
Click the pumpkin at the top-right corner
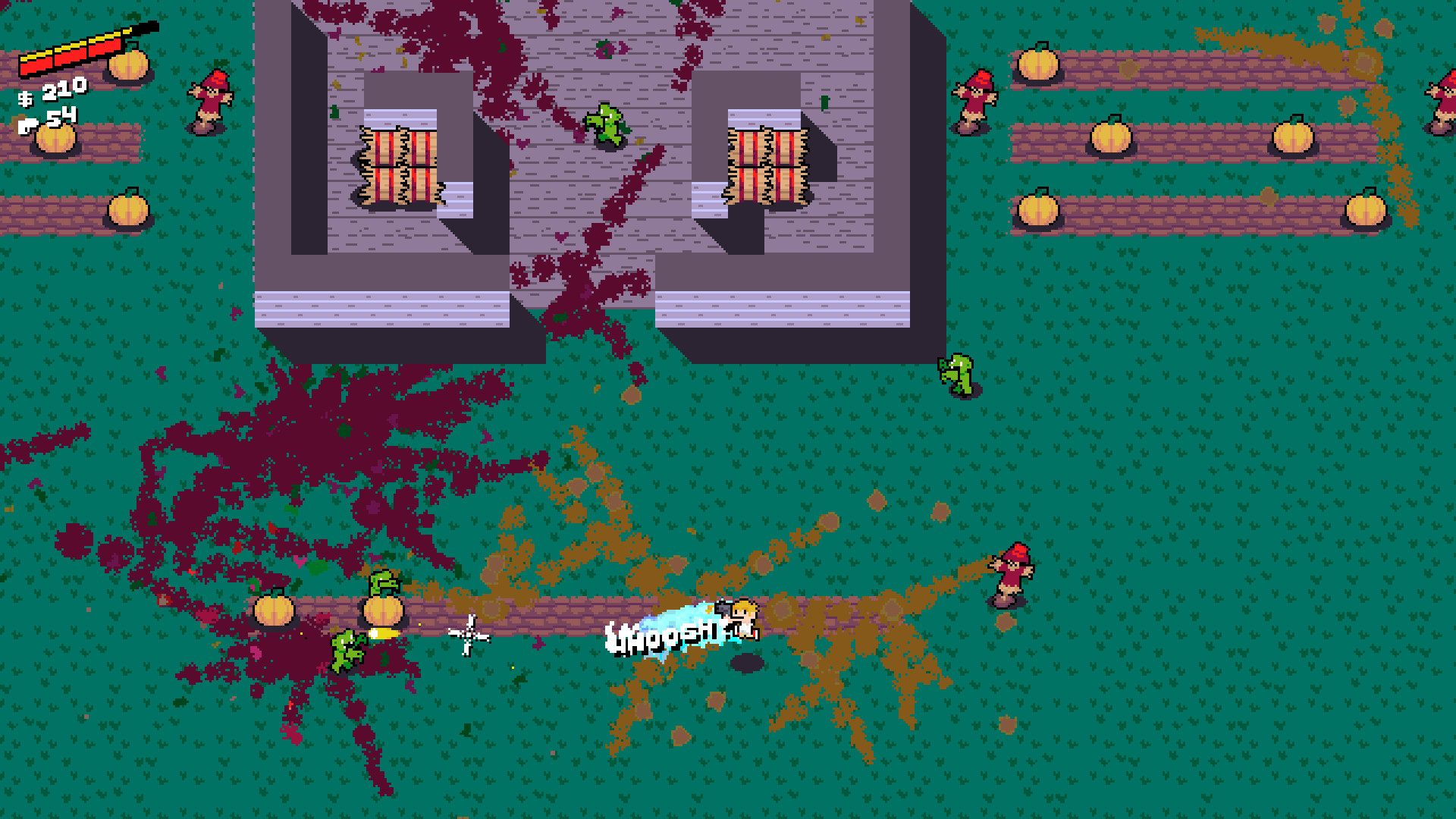pos(1037,63)
